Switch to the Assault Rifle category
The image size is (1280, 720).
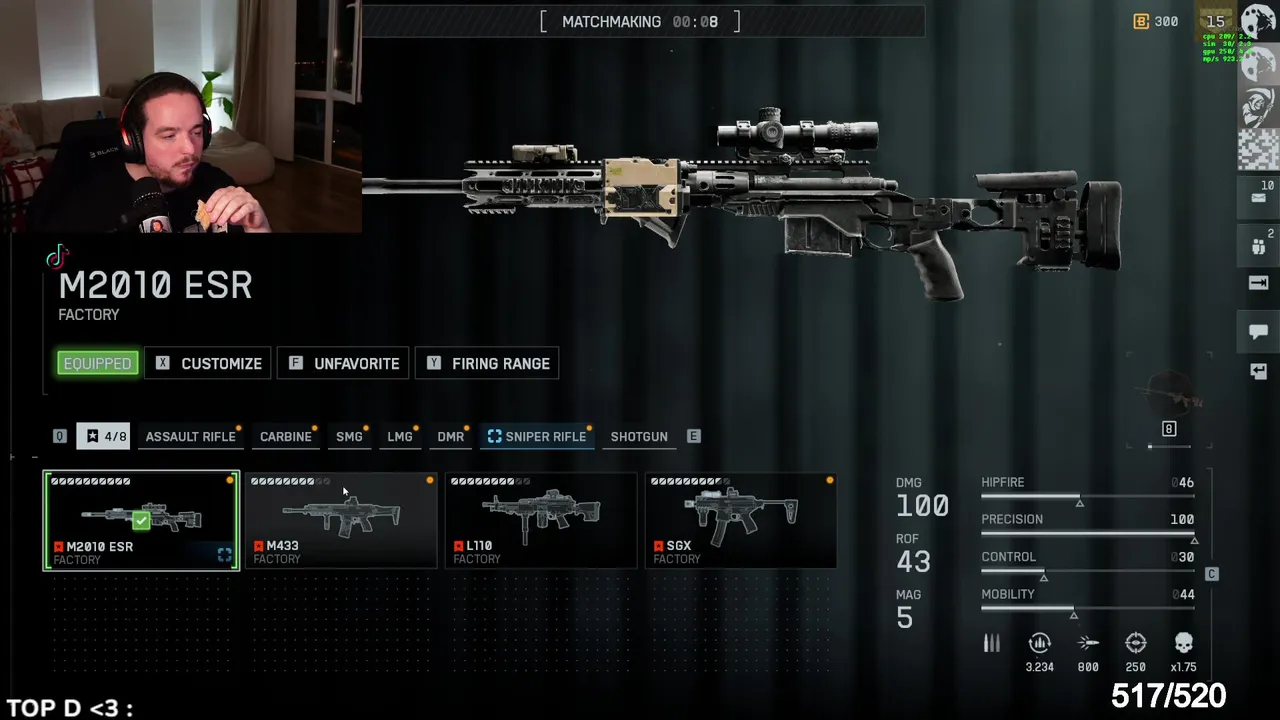[190, 437]
